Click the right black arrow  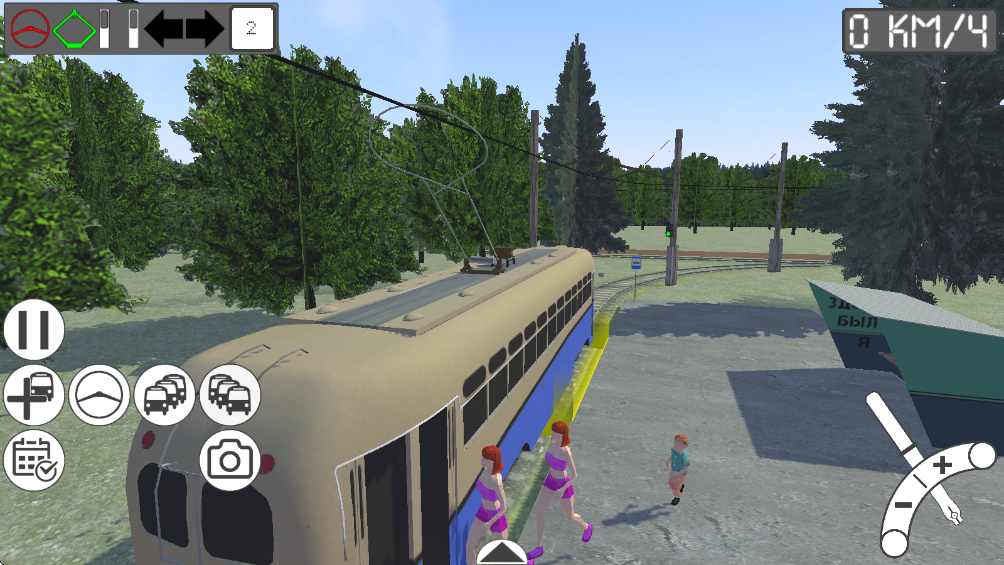pos(204,29)
